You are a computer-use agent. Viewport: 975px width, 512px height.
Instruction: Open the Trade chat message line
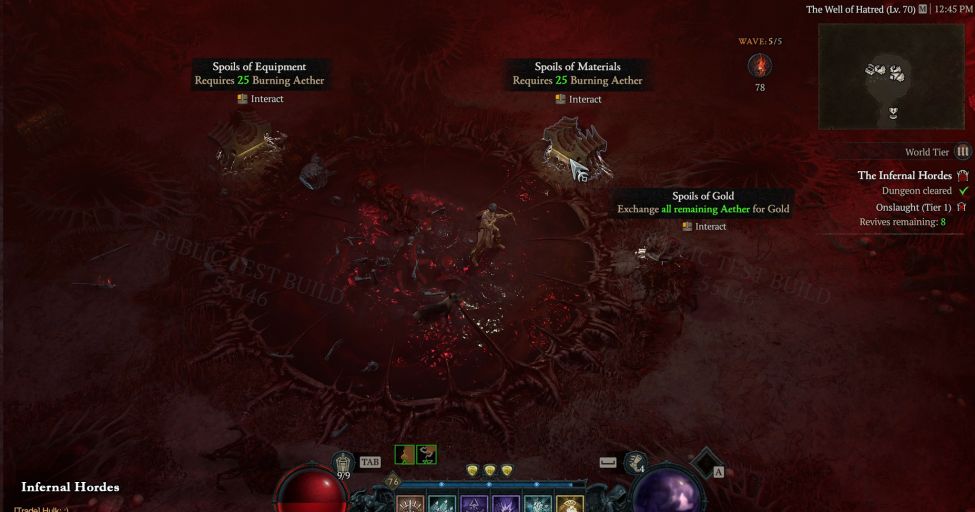point(42,509)
